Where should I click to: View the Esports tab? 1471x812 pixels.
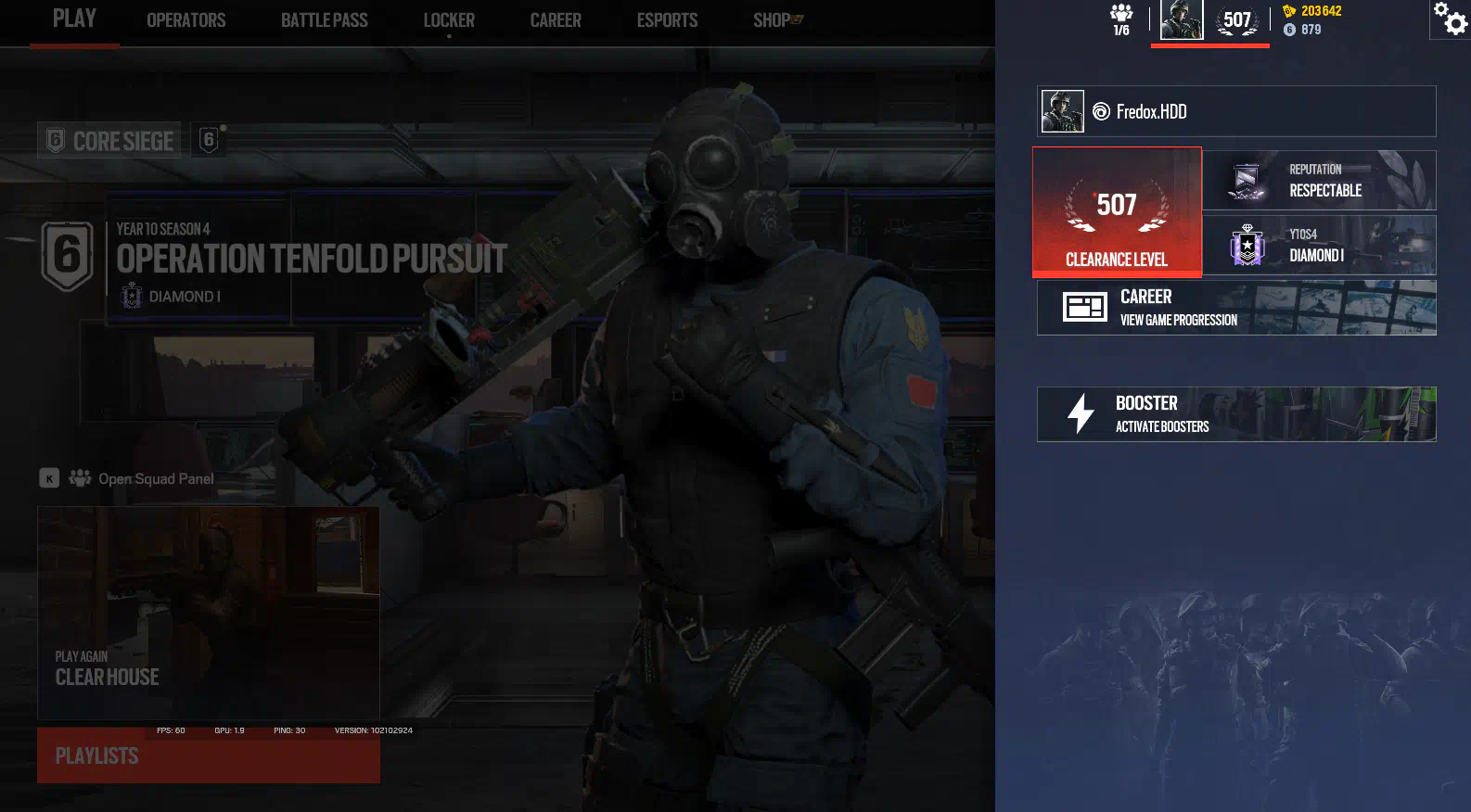pyautogui.click(x=667, y=20)
